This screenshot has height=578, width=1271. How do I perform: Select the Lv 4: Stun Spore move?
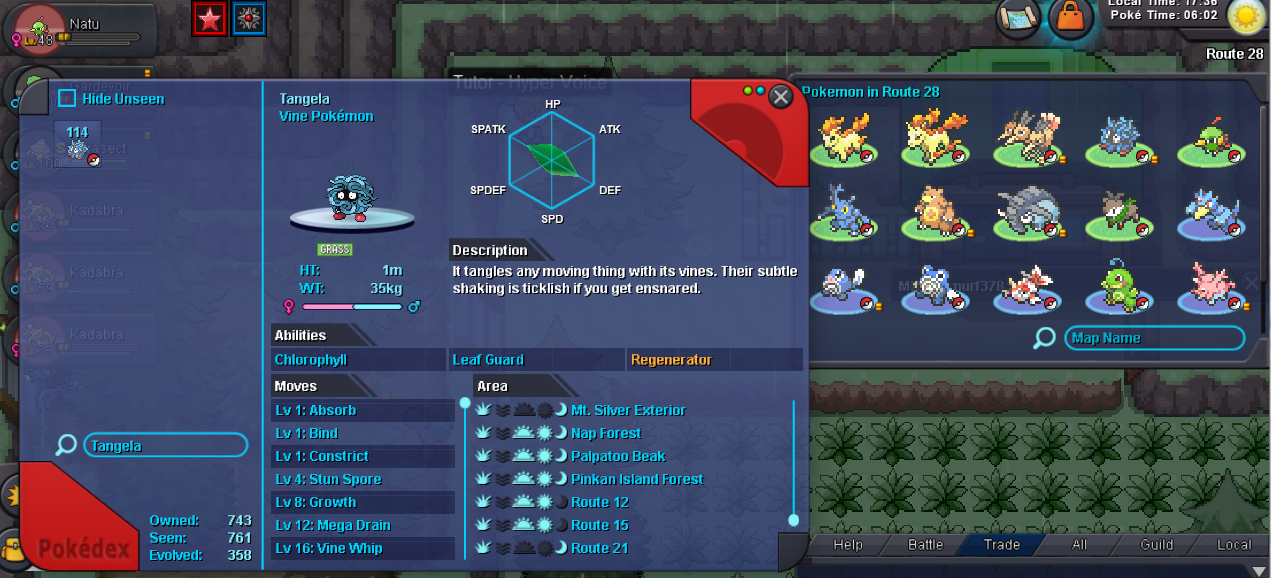[x=362, y=479]
